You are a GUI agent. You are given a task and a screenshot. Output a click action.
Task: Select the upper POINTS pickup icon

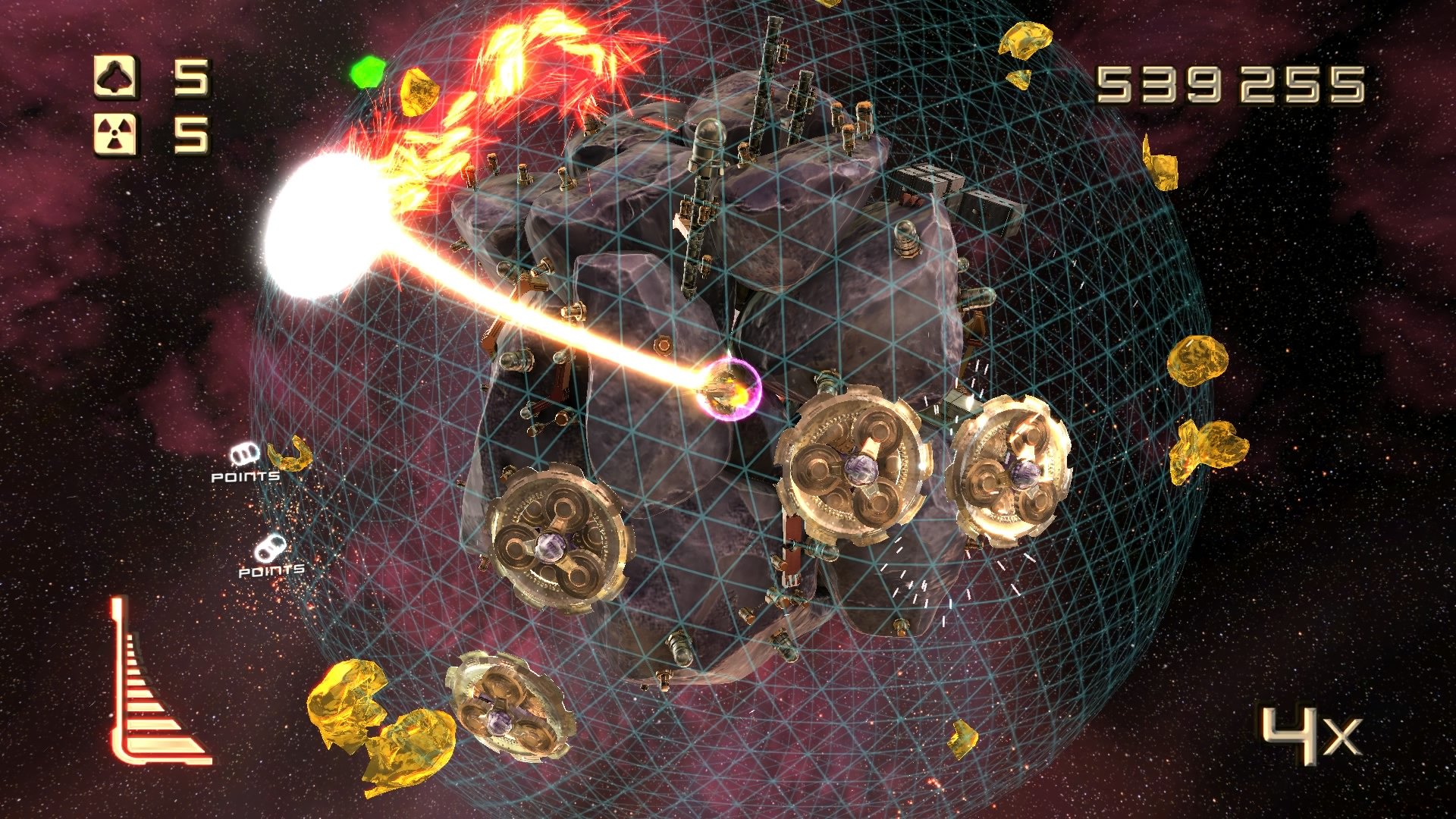click(245, 452)
